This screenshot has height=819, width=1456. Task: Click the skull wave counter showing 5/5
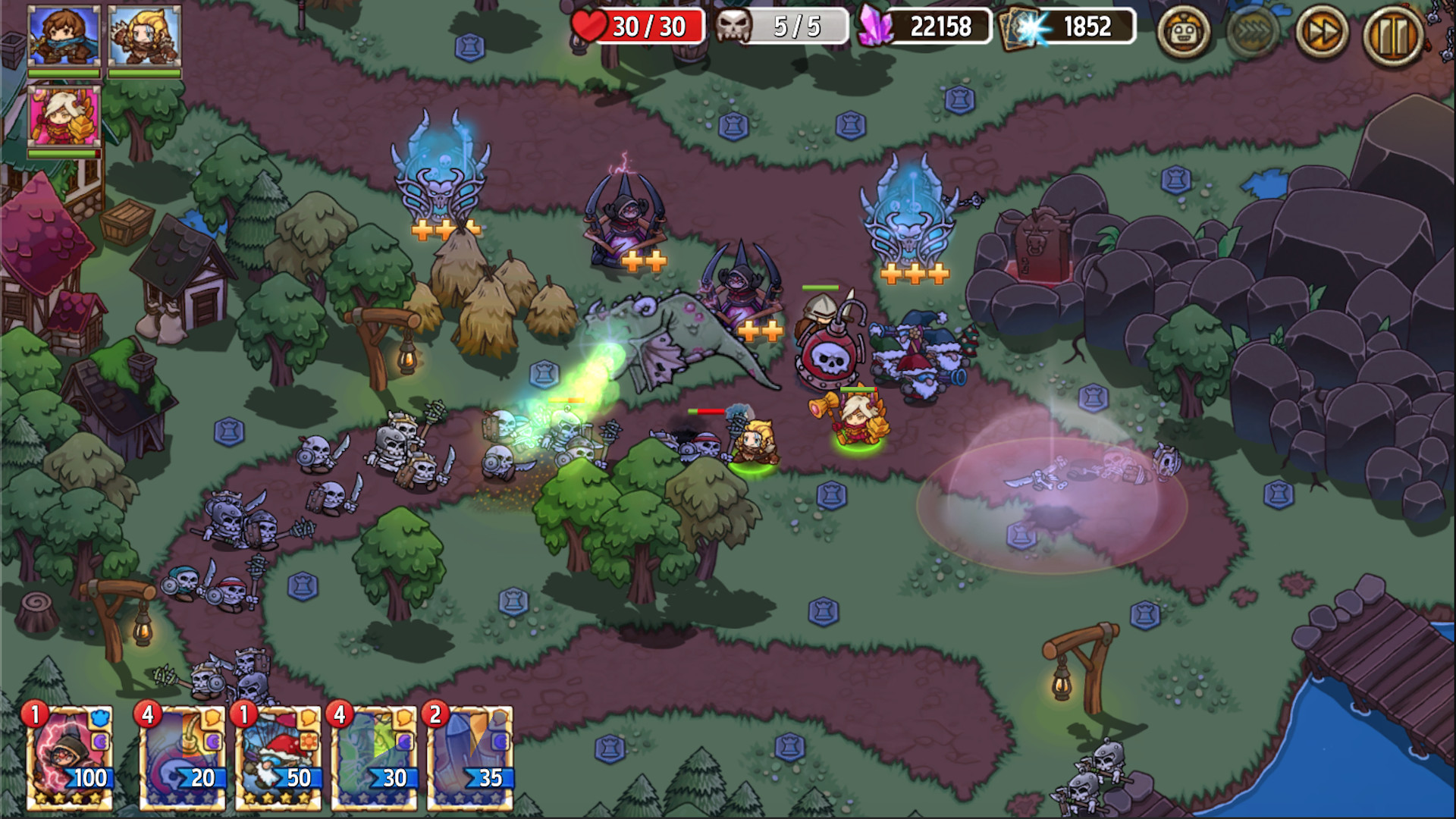781,25
